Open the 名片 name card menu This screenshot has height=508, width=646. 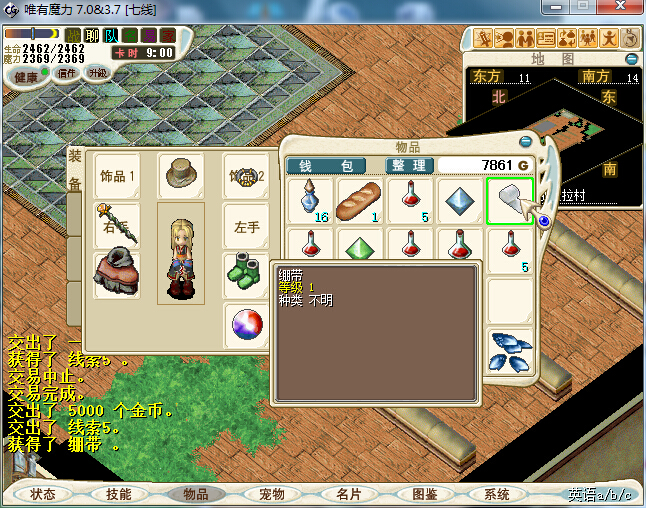point(348,494)
